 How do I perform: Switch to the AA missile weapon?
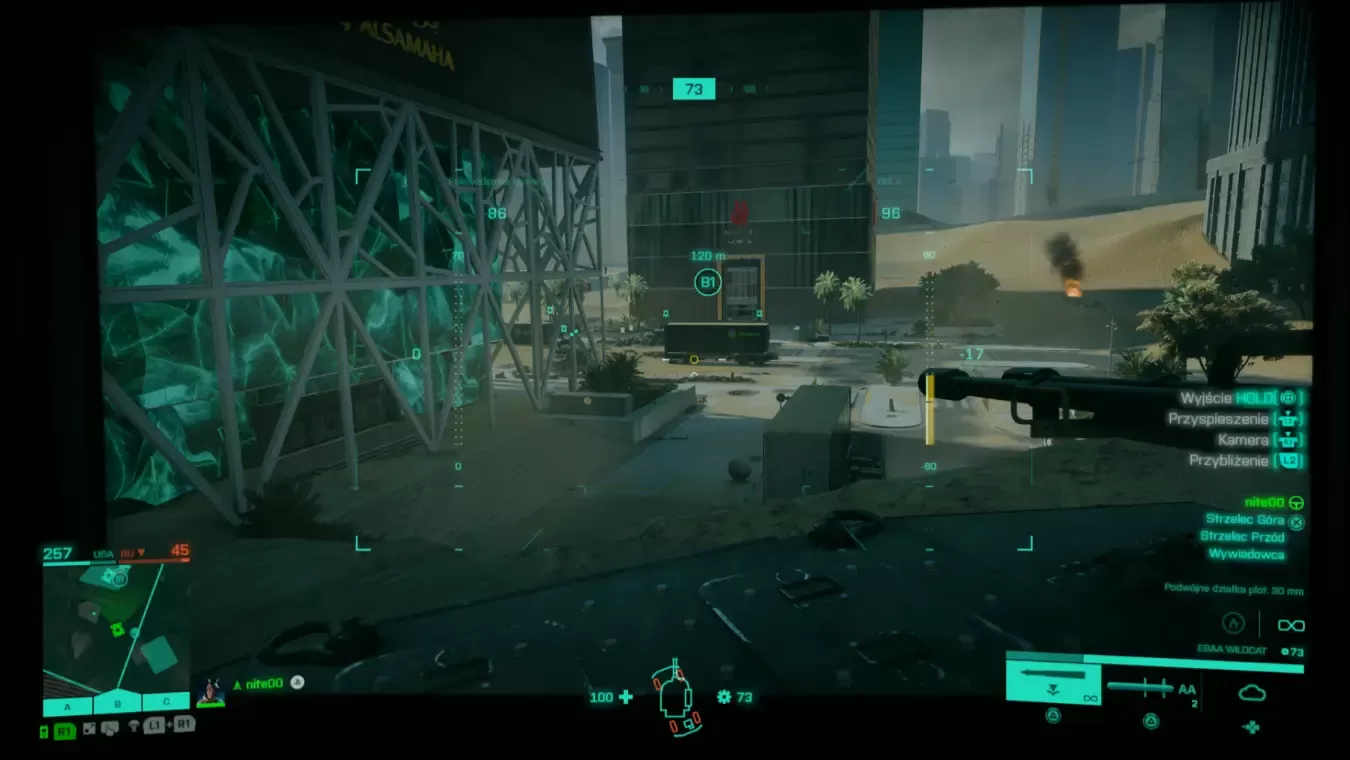tap(1150, 688)
